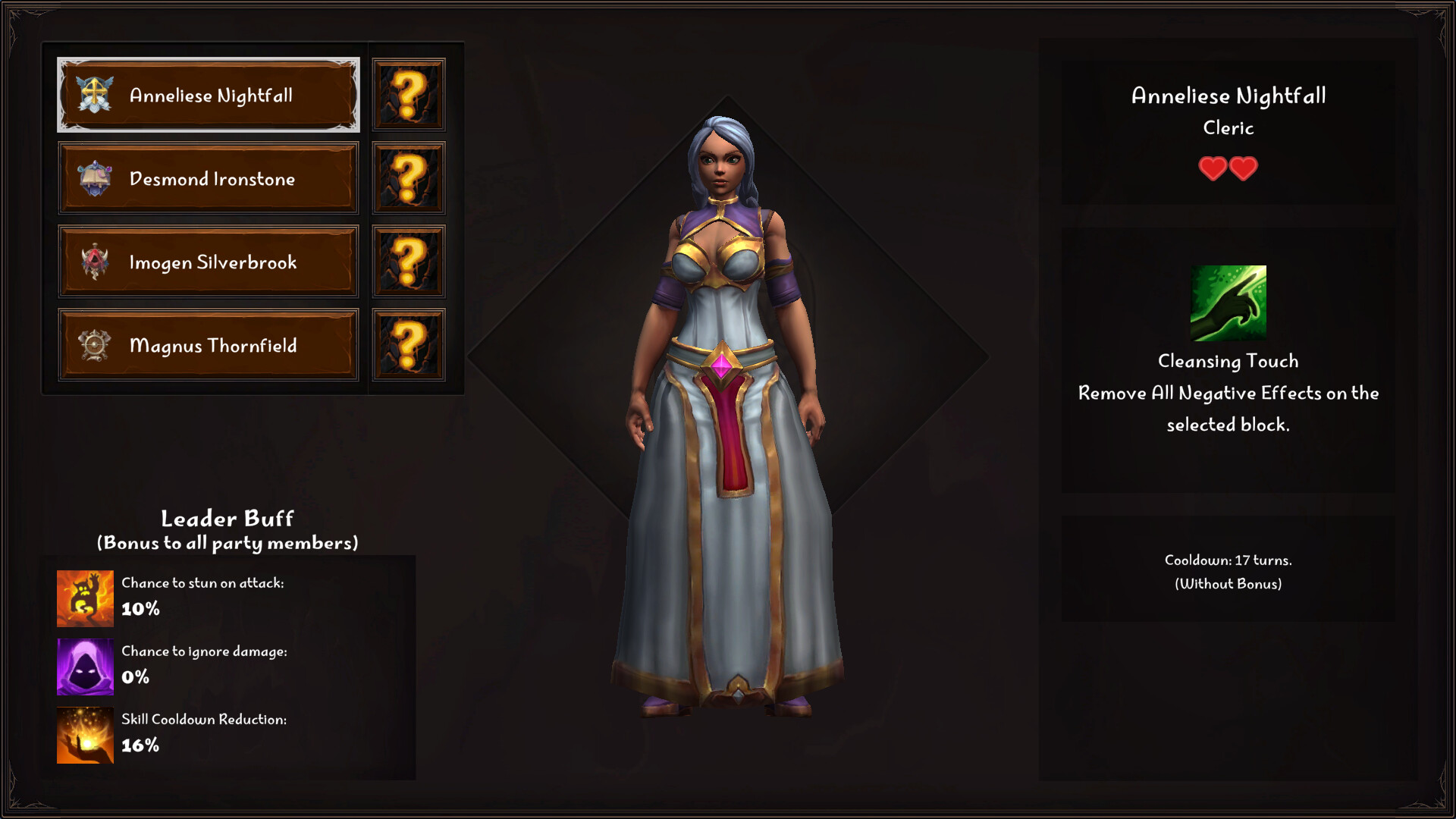This screenshot has width=1456, height=819.
Task: Click a red heart health icon
Action: (x=1212, y=168)
